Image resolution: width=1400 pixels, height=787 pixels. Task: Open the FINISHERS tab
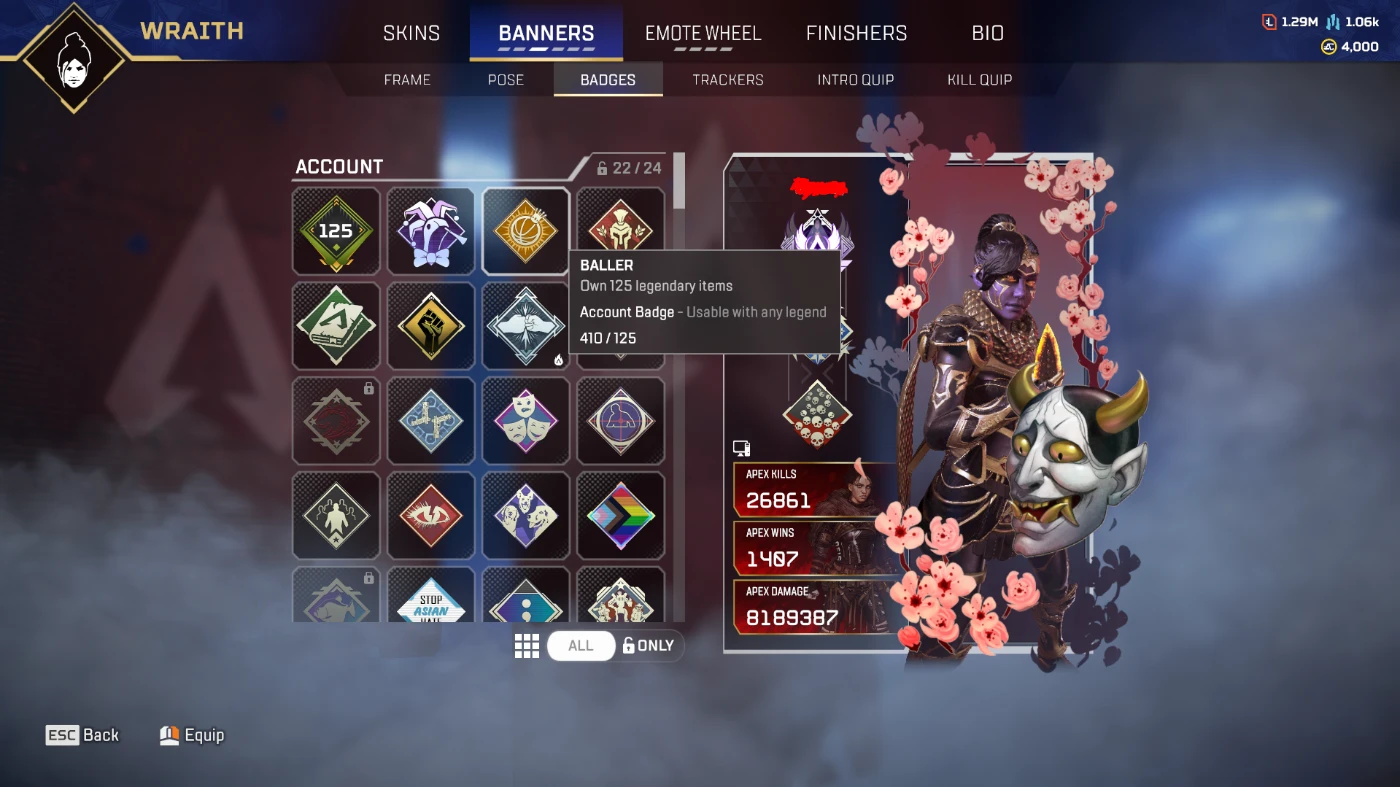(856, 32)
